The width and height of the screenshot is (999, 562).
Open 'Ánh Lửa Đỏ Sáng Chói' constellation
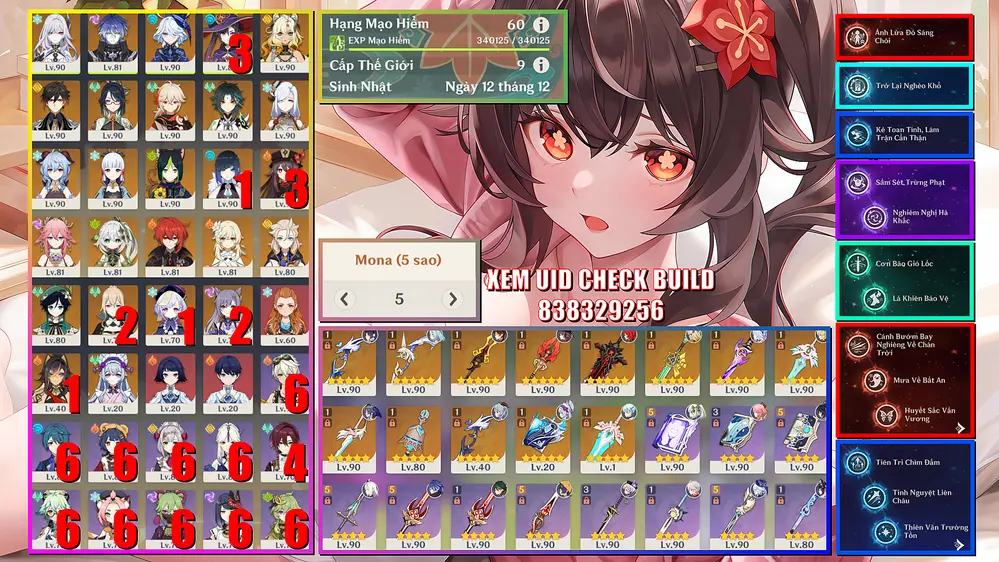click(x=904, y=38)
